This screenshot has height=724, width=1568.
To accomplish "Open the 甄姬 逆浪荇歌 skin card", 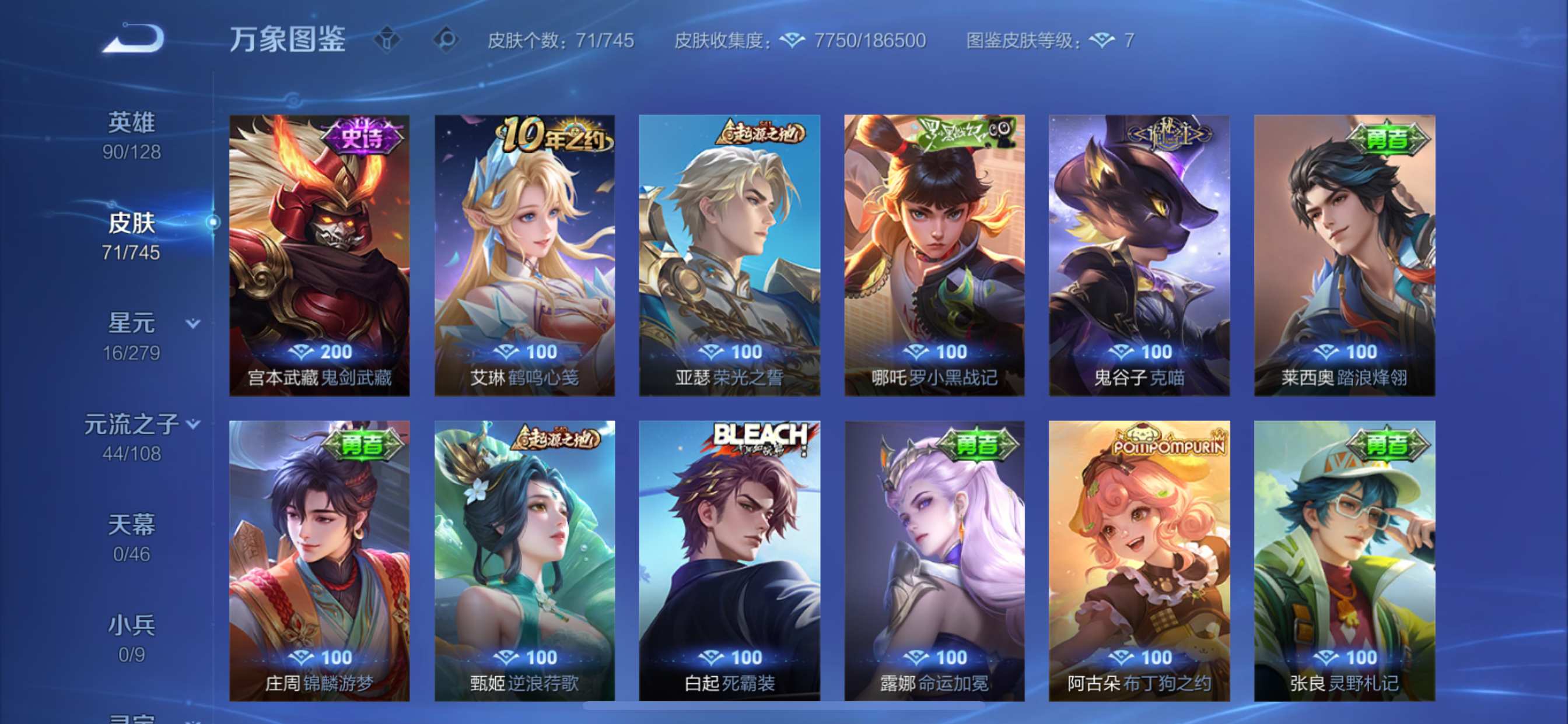I will 524,560.
